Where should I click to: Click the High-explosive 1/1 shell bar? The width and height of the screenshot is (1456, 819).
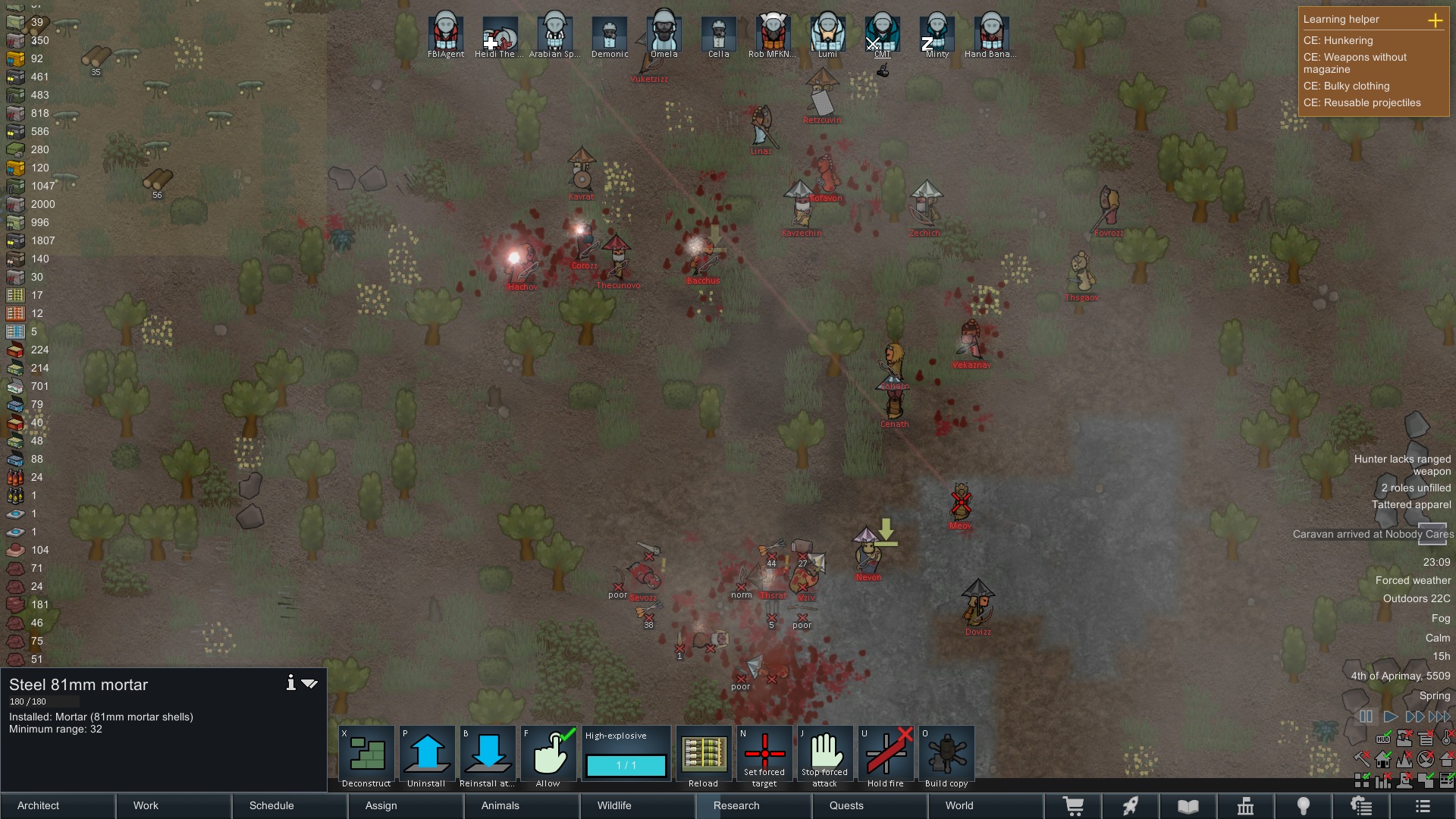coord(626,766)
